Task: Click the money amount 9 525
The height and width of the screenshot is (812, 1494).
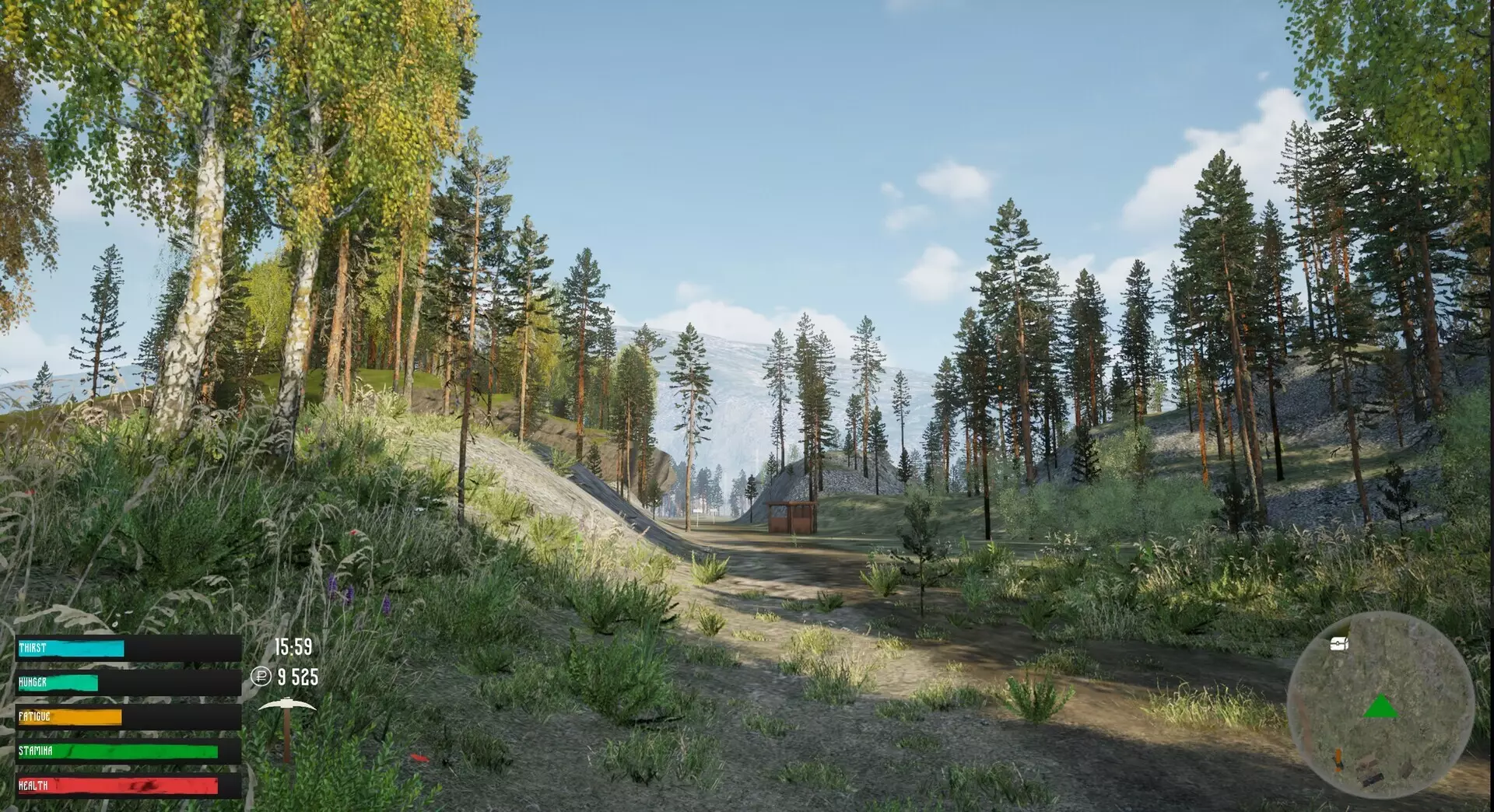Action: 297,678
